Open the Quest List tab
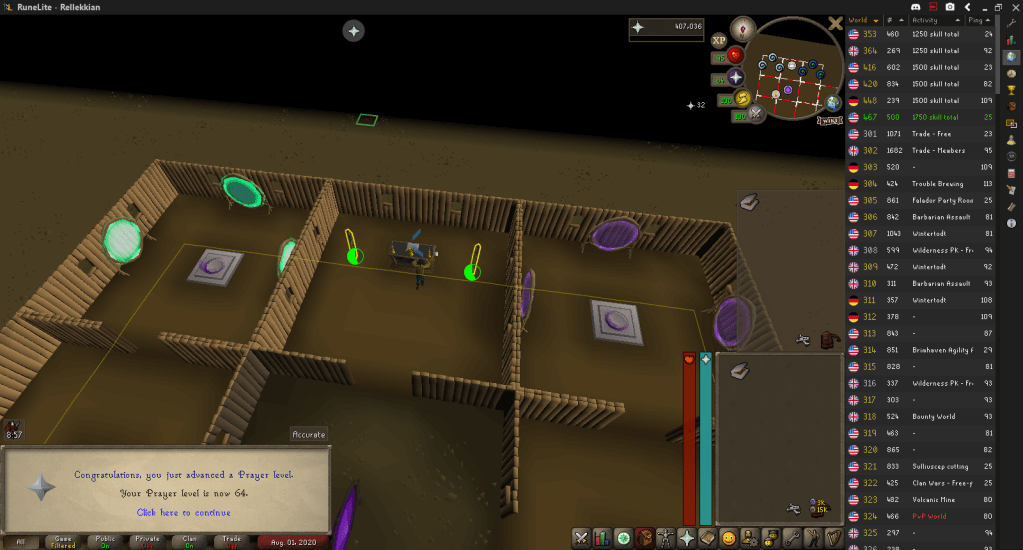Viewport: 1023px width, 550px height. click(x=623, y=538)
